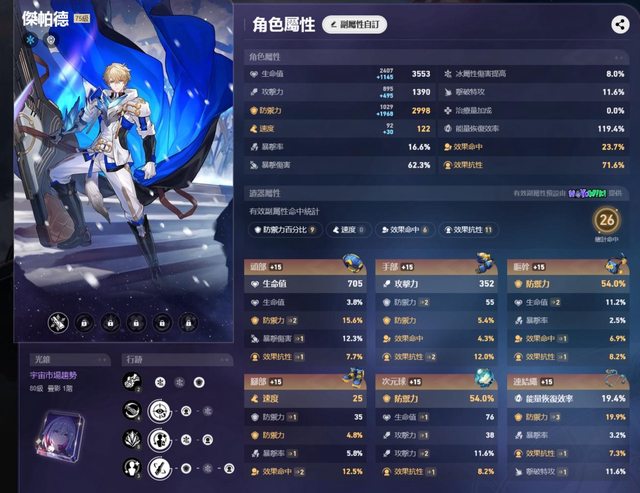Choose the 效果命中 substat filter chip
The width and height of the screenshot is (640, 493).
click(x=401, y=230)
